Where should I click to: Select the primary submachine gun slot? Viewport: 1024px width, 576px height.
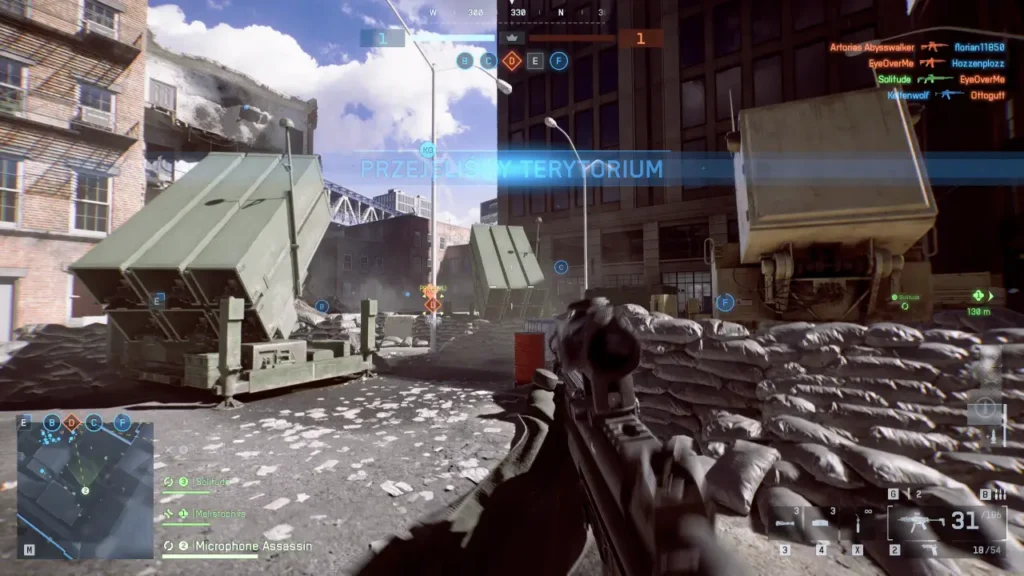(920, 521)
